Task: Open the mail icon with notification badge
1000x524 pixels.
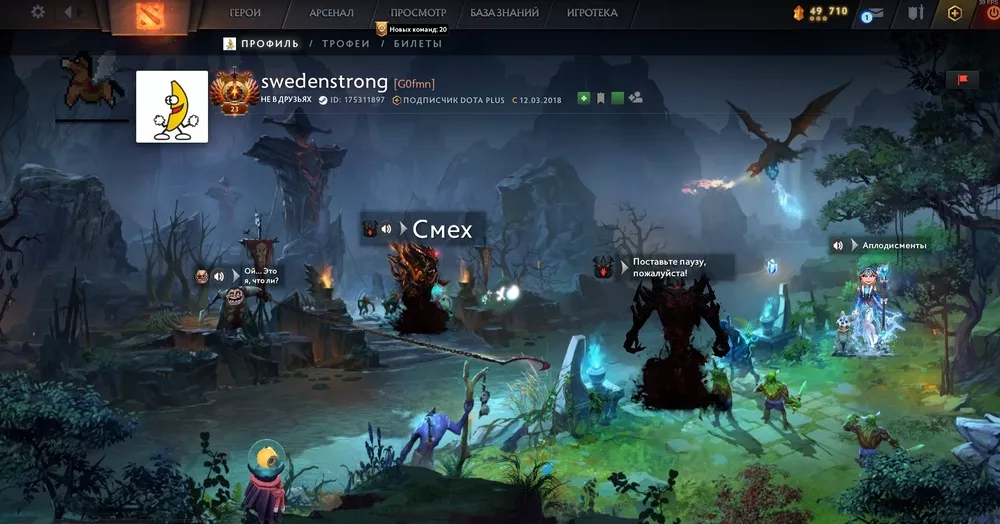Action: (x=872, y=13)
